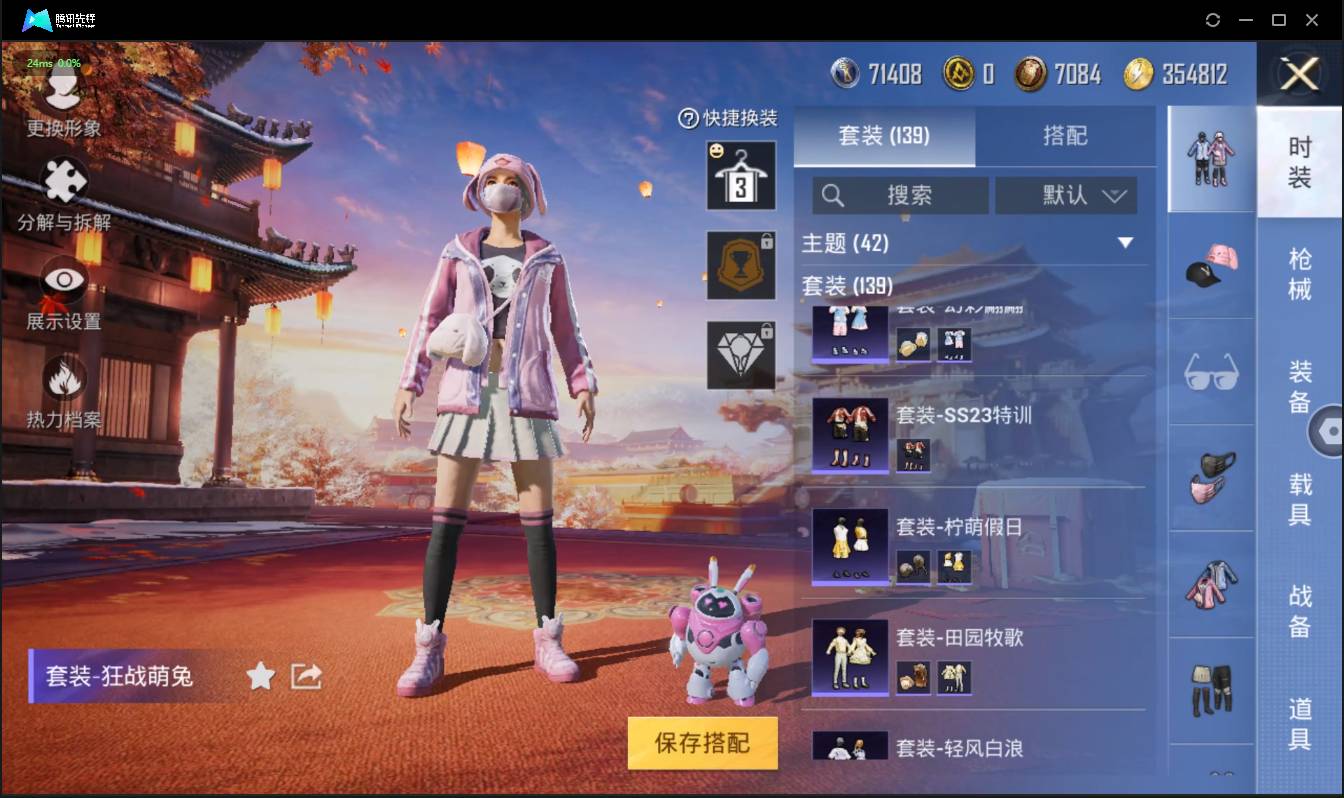Favorite the 套装-狂战萌兔 outfit with the star

(259, 676)
